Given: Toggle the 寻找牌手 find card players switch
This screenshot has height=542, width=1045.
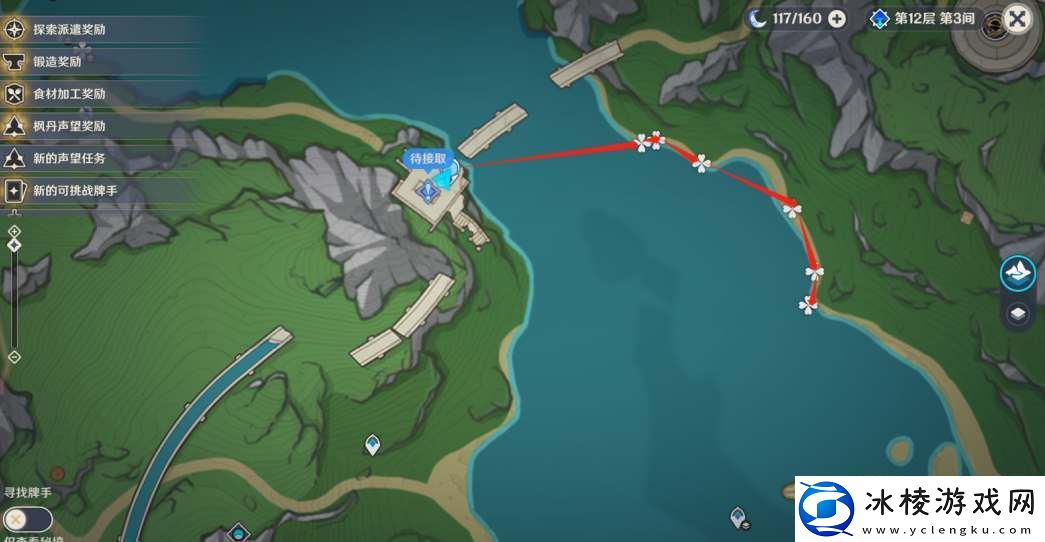Looking at the screenshot, I should click(x=27, y=519).
